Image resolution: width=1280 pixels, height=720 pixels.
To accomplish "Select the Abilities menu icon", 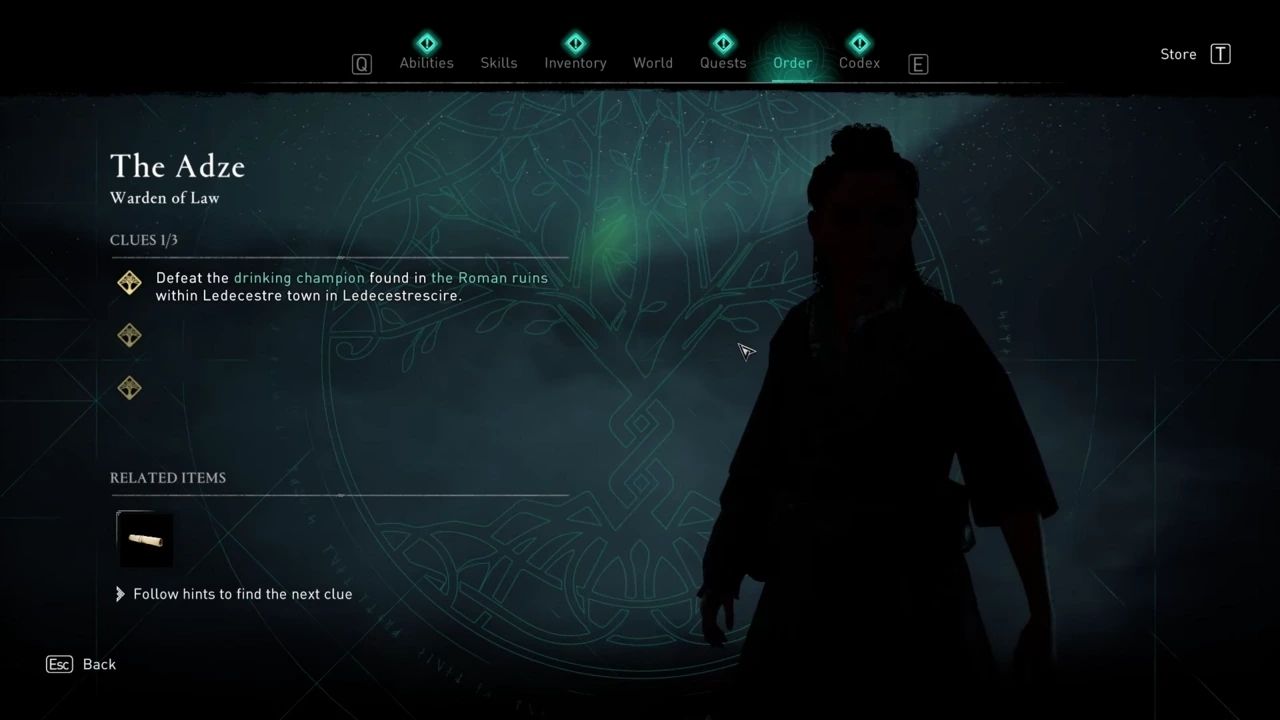I will click(427, 43).
